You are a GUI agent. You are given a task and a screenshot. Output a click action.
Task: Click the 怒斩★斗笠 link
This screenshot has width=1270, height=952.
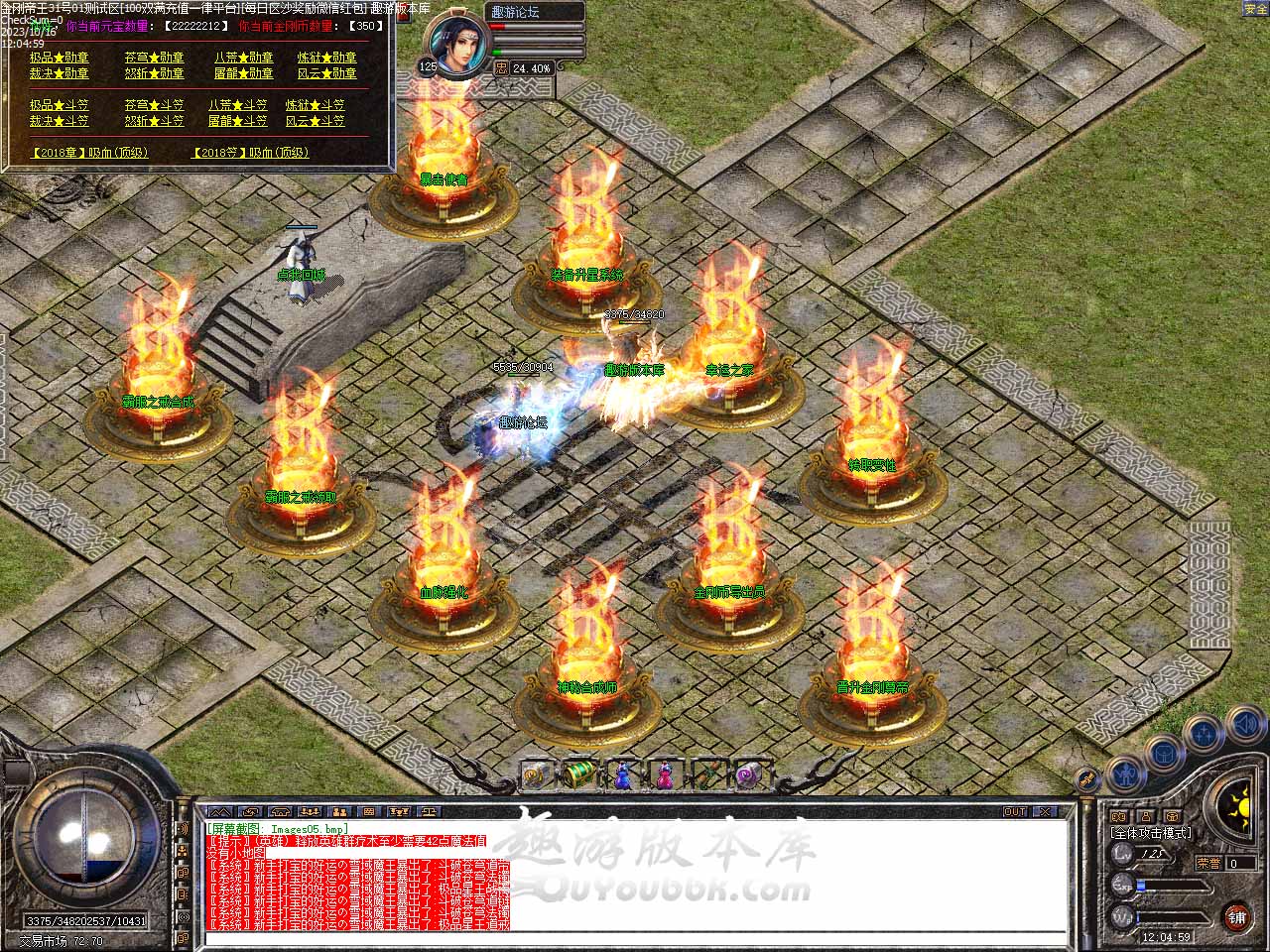coord(154,121)
